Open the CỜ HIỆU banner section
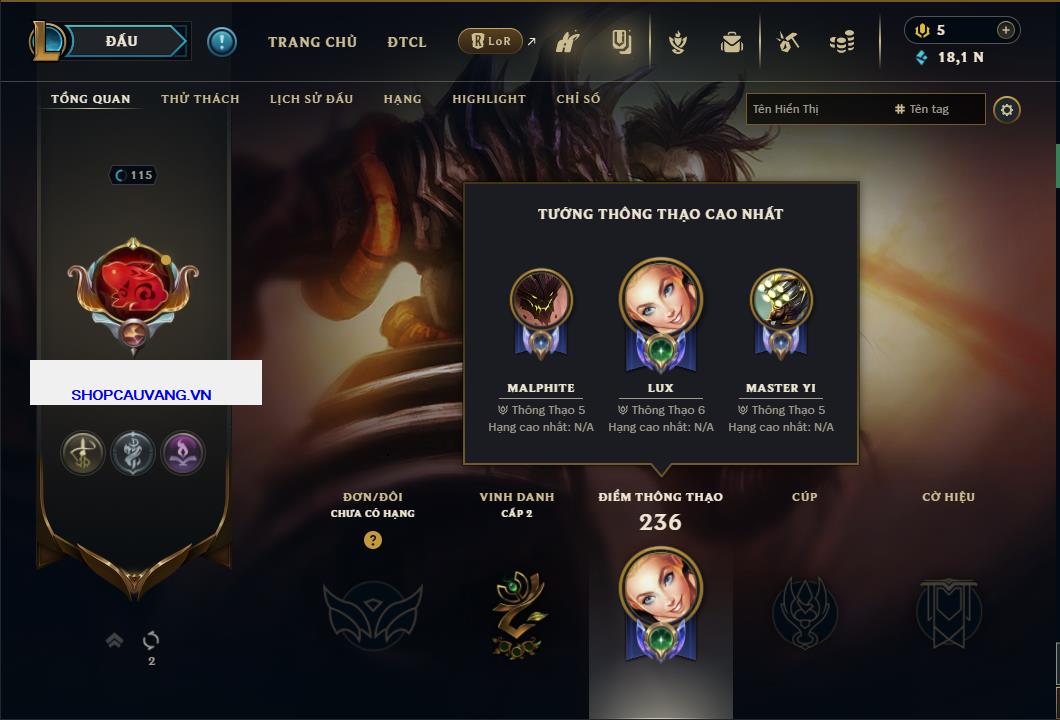The image size is (1060, 720). point(948,612)
